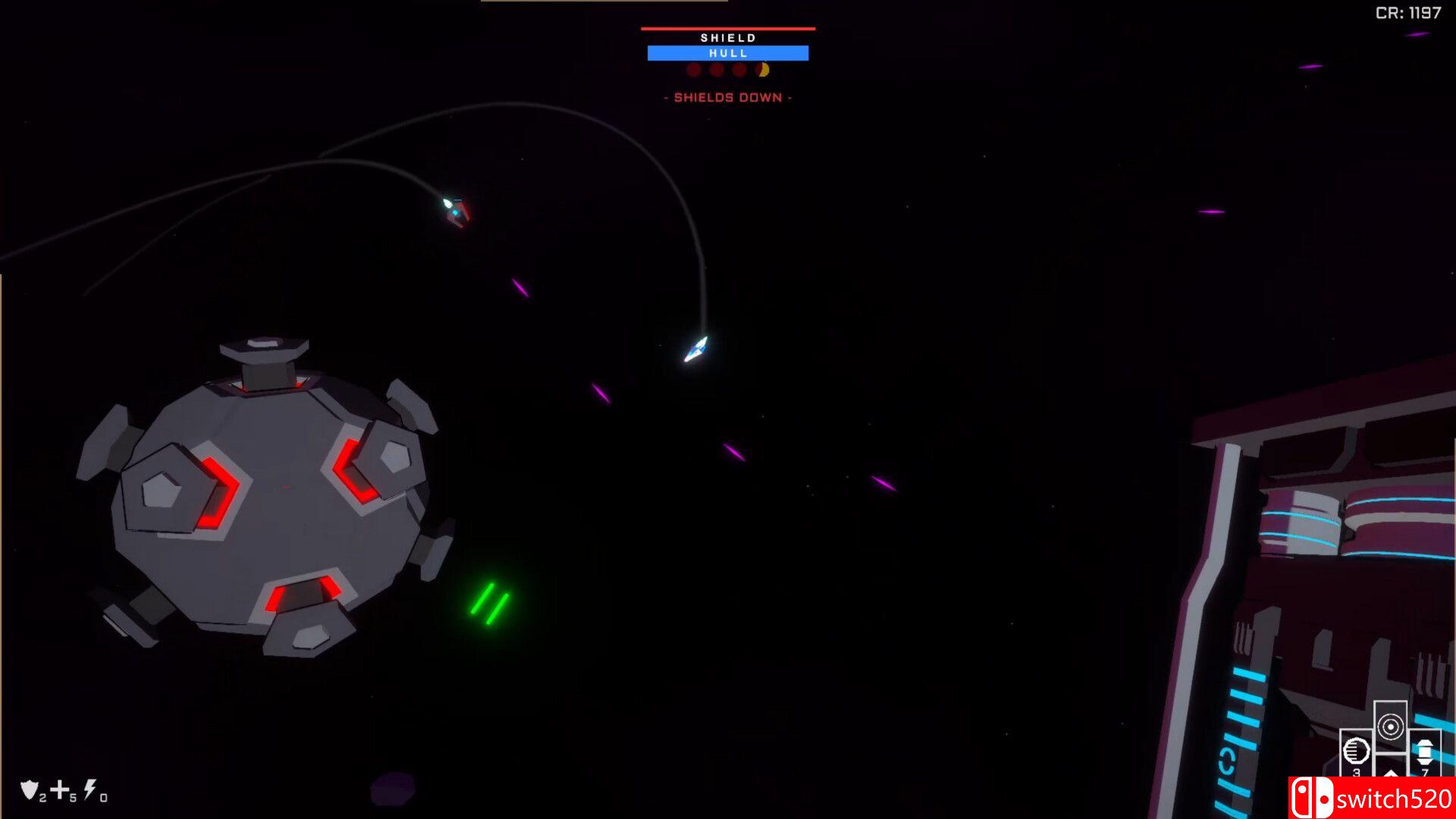1456x819 pixels.
Task: Click the white player ship marker
Action: click(x=695, y=350)
